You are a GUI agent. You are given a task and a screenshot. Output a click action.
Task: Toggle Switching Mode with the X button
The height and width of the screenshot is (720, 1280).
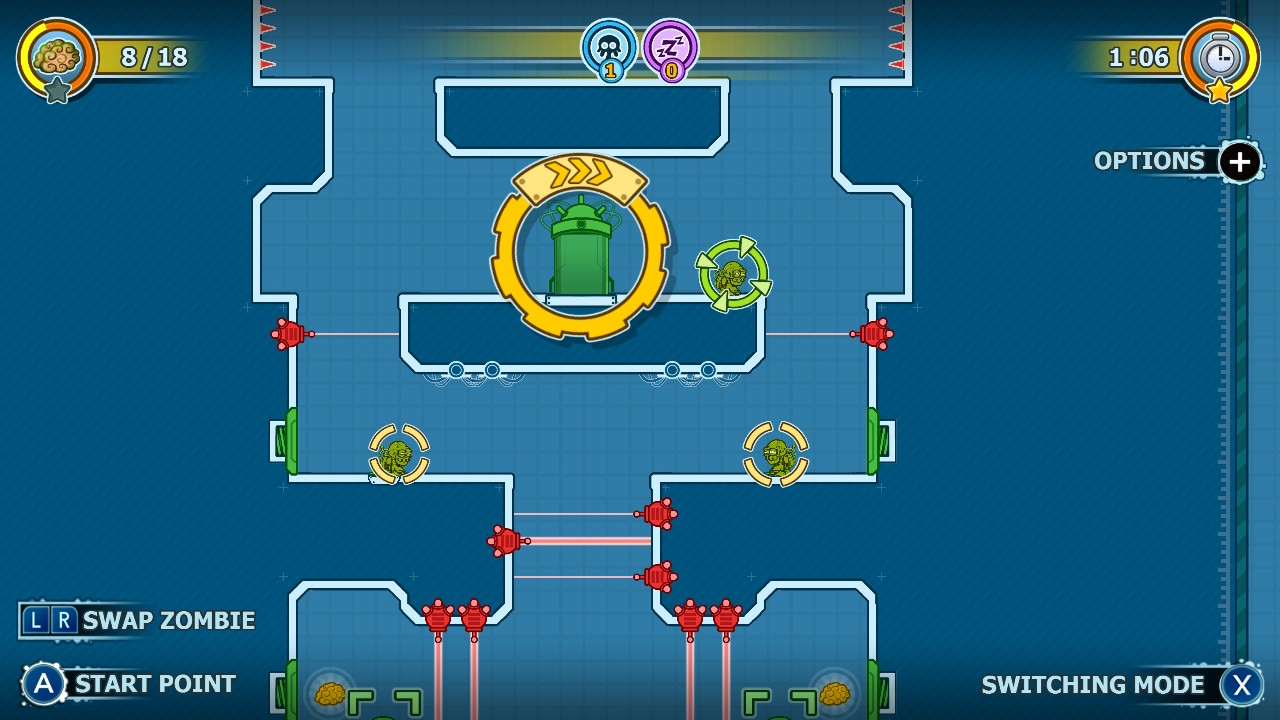pyautogui.click(x=1240, y=685)
